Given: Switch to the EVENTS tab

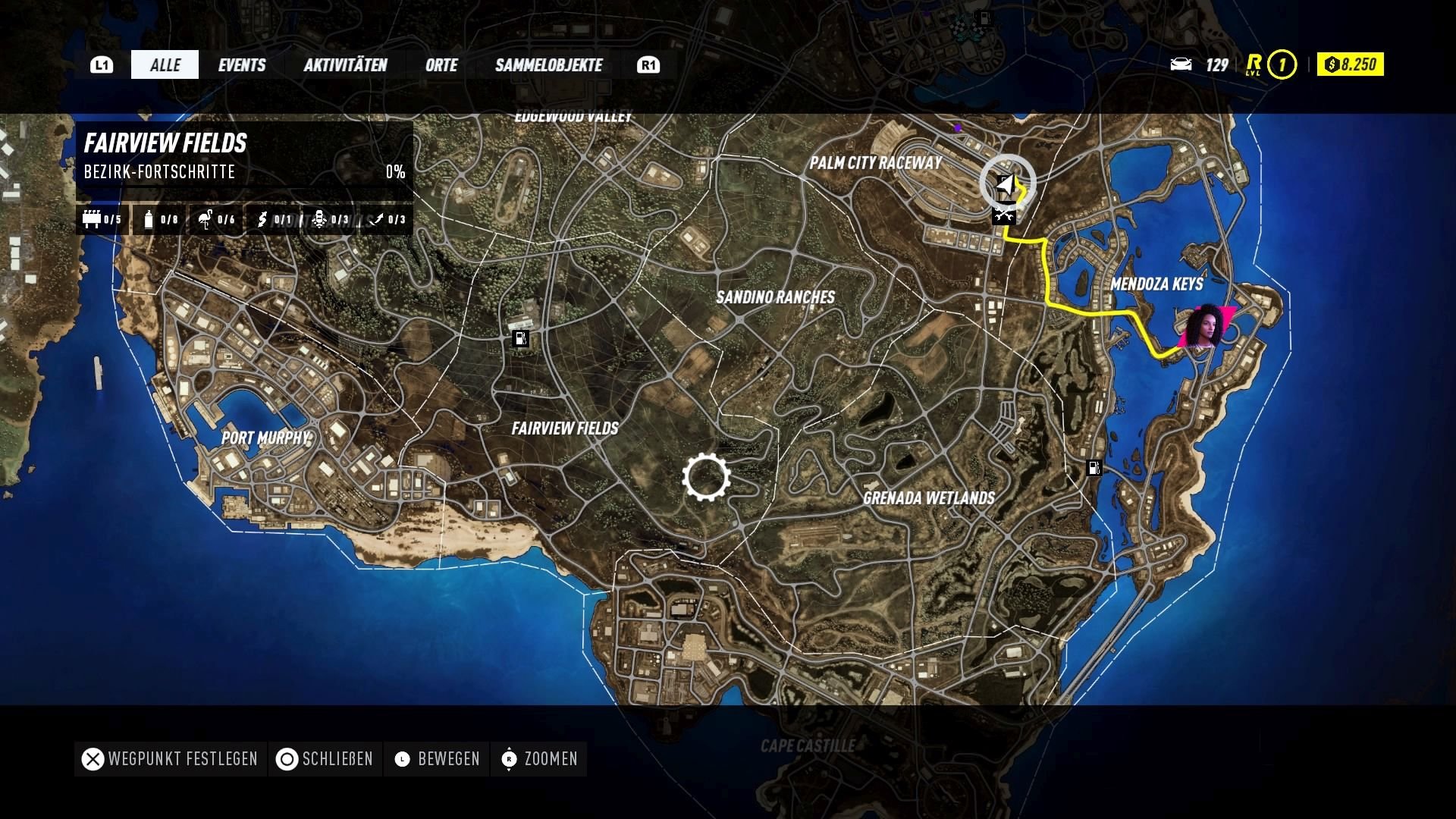Looking at the screenshot, I should [x=242, y=65].
